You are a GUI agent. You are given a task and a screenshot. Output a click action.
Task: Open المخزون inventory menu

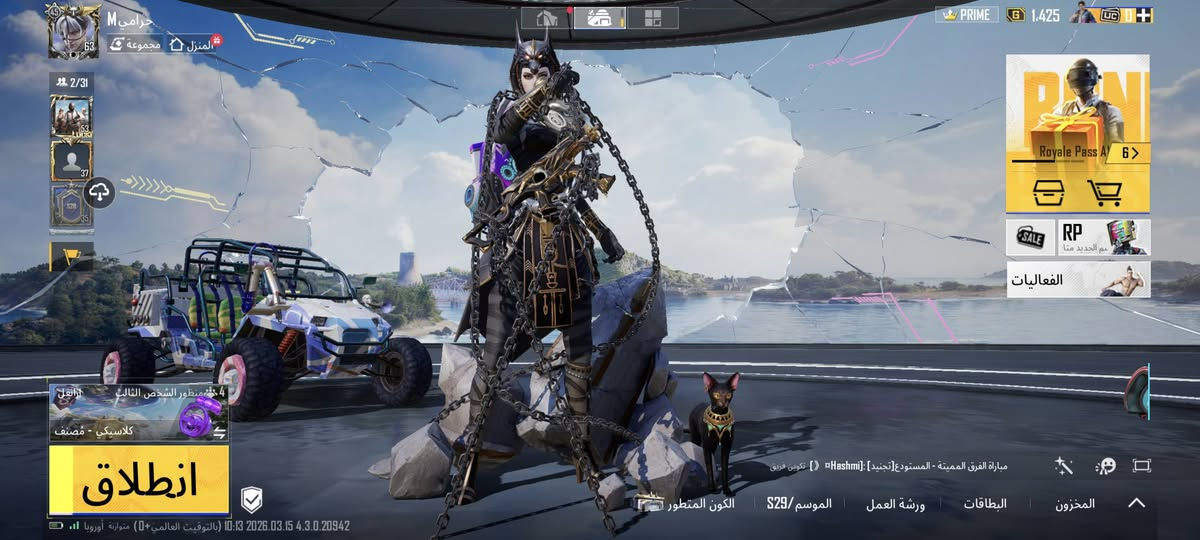1075,504
